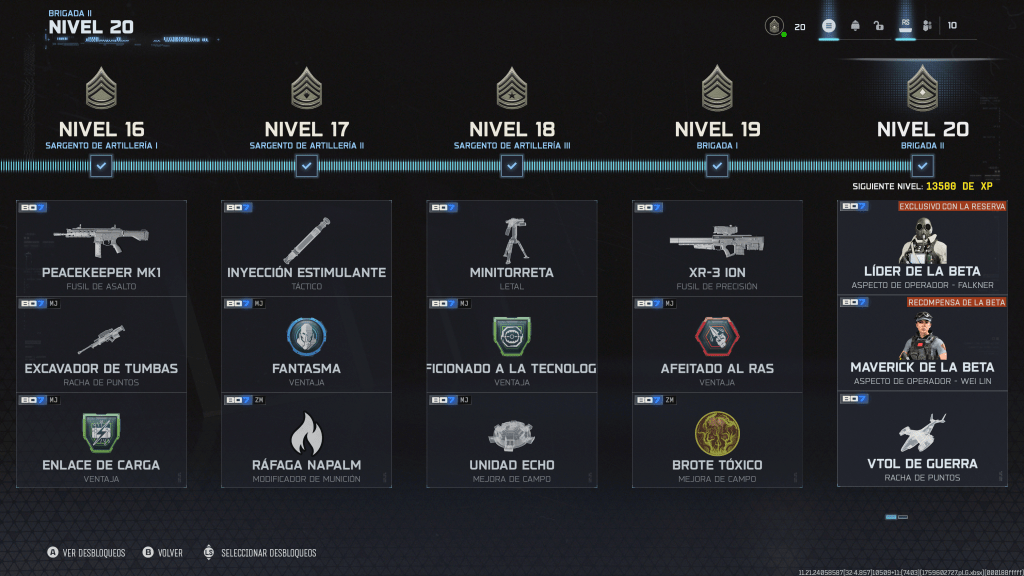Open the friends party icon

coord(928,26)
